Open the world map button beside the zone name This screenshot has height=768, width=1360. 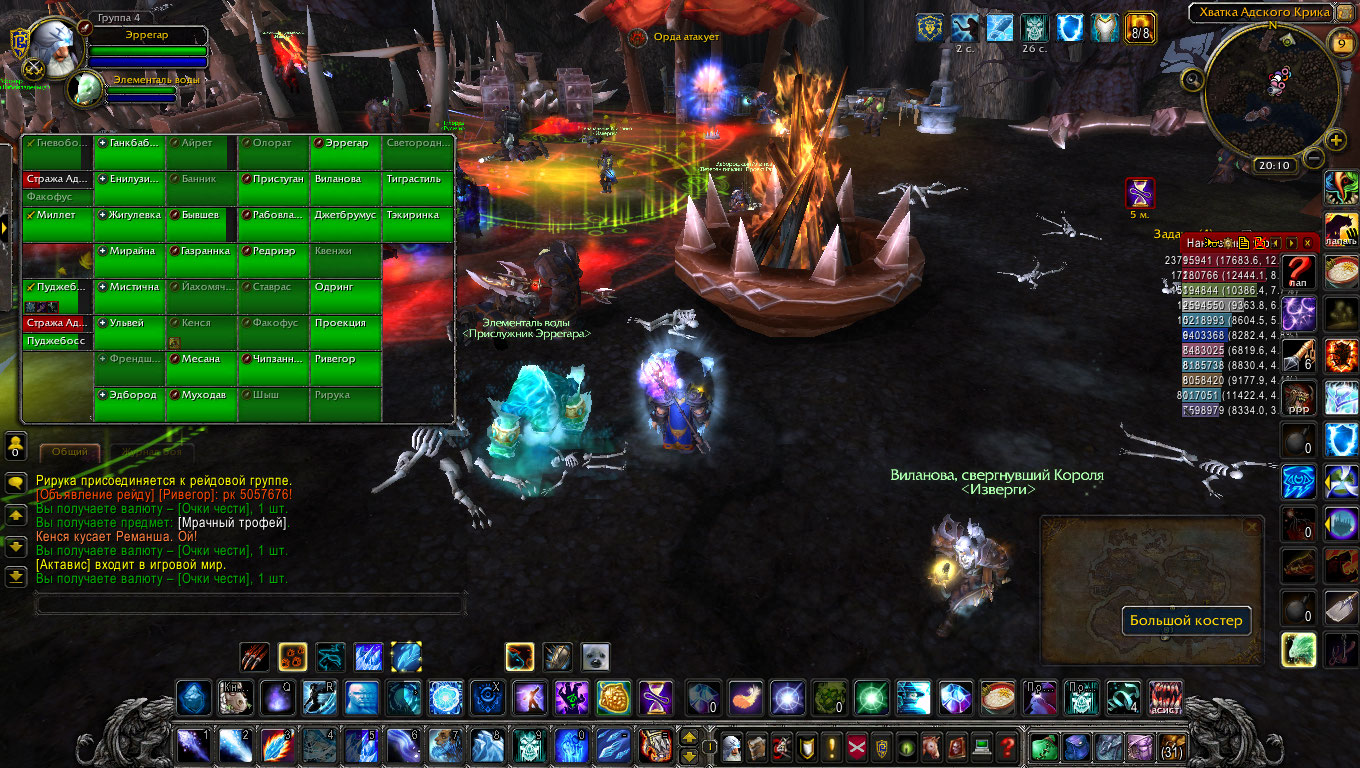click(1343, 12)
